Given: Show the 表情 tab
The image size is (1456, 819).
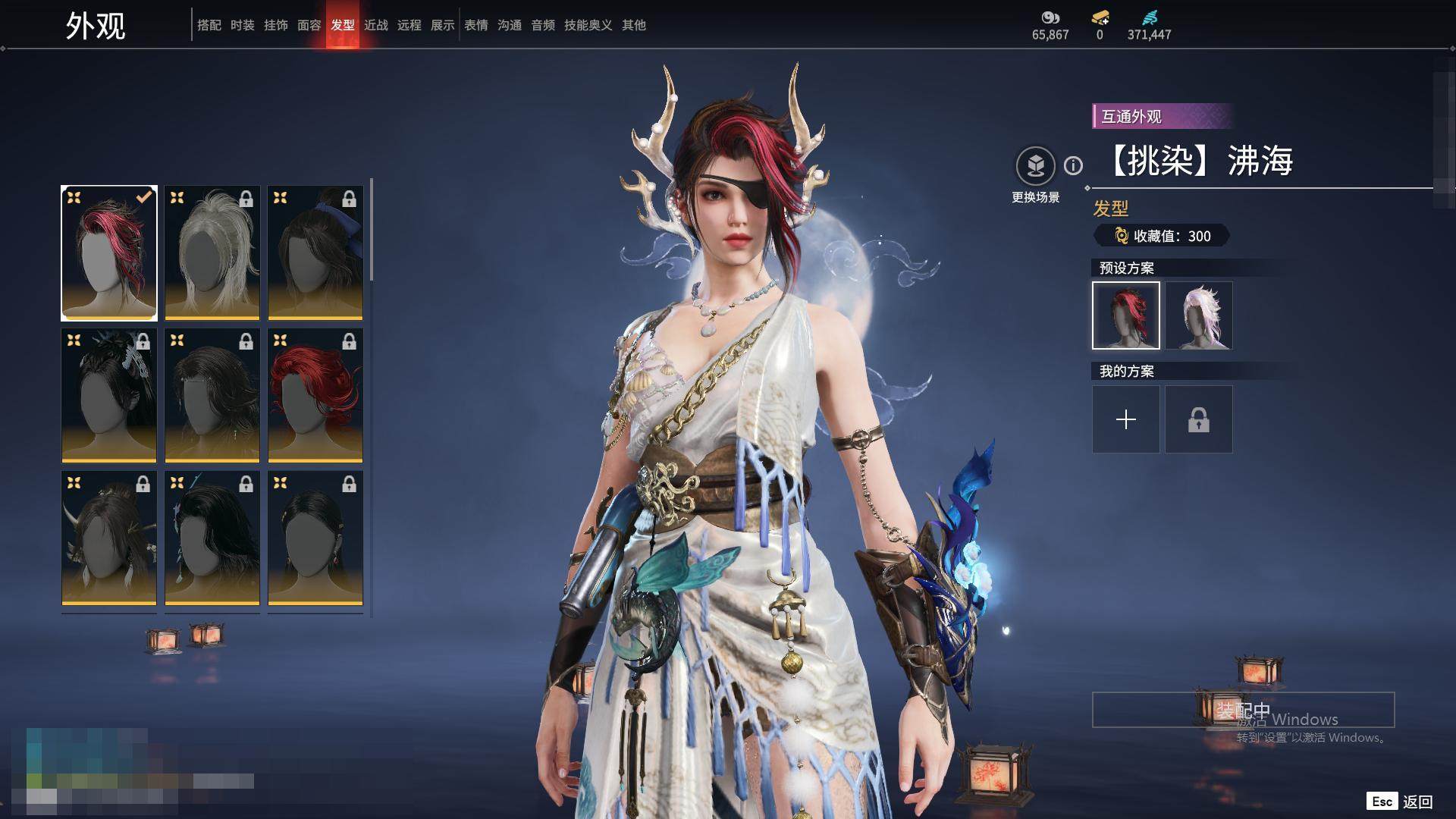Looking at the screenshot, I should (475, 25).
